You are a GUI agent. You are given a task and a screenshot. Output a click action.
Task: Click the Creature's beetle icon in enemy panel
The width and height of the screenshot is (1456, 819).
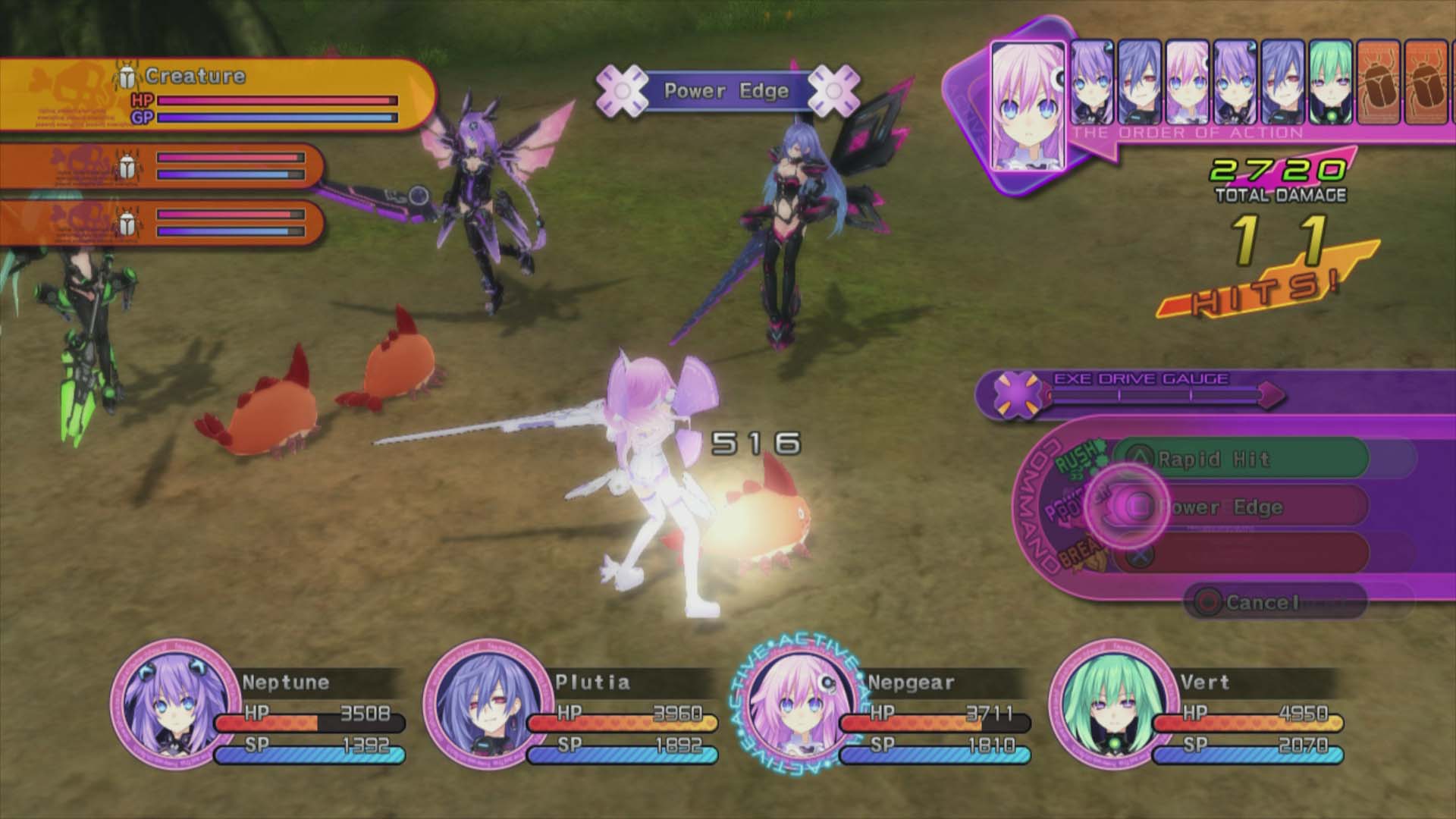(127, 75)
